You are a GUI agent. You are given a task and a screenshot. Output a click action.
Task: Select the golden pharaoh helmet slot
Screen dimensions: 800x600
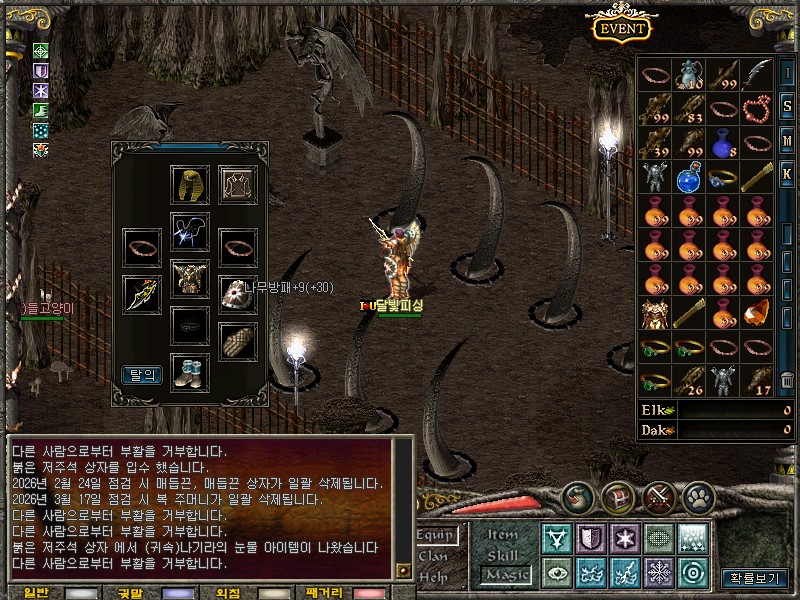point(190,185)
